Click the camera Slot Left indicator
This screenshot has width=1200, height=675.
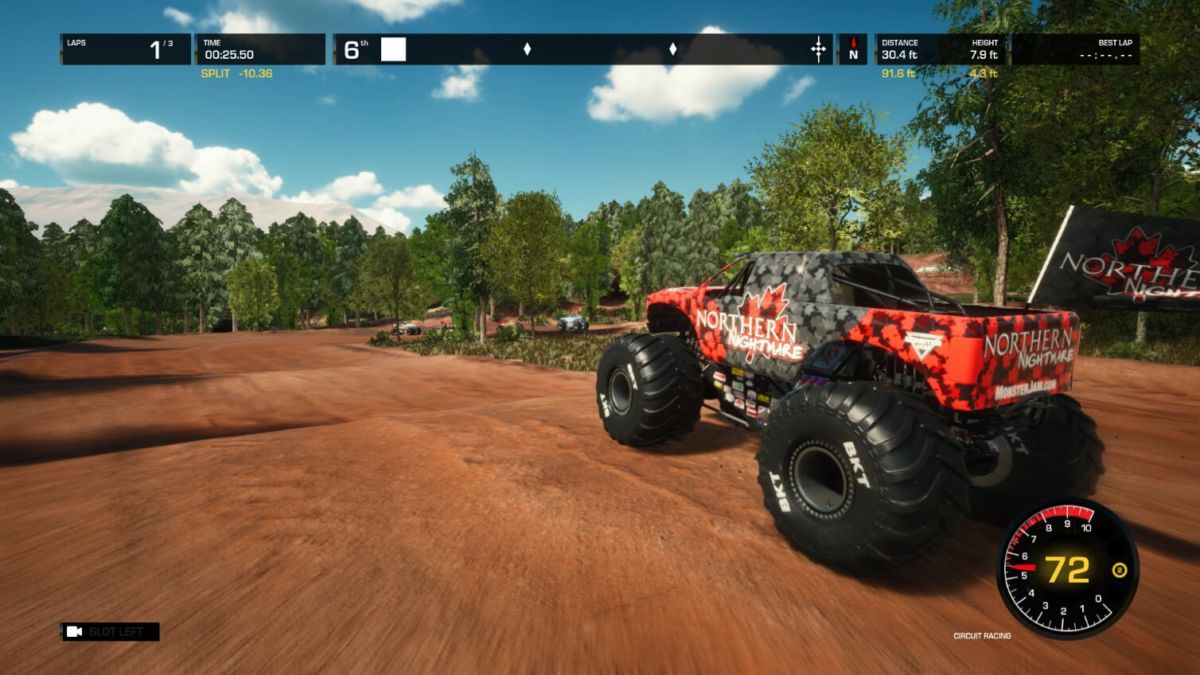pos(110,632)
